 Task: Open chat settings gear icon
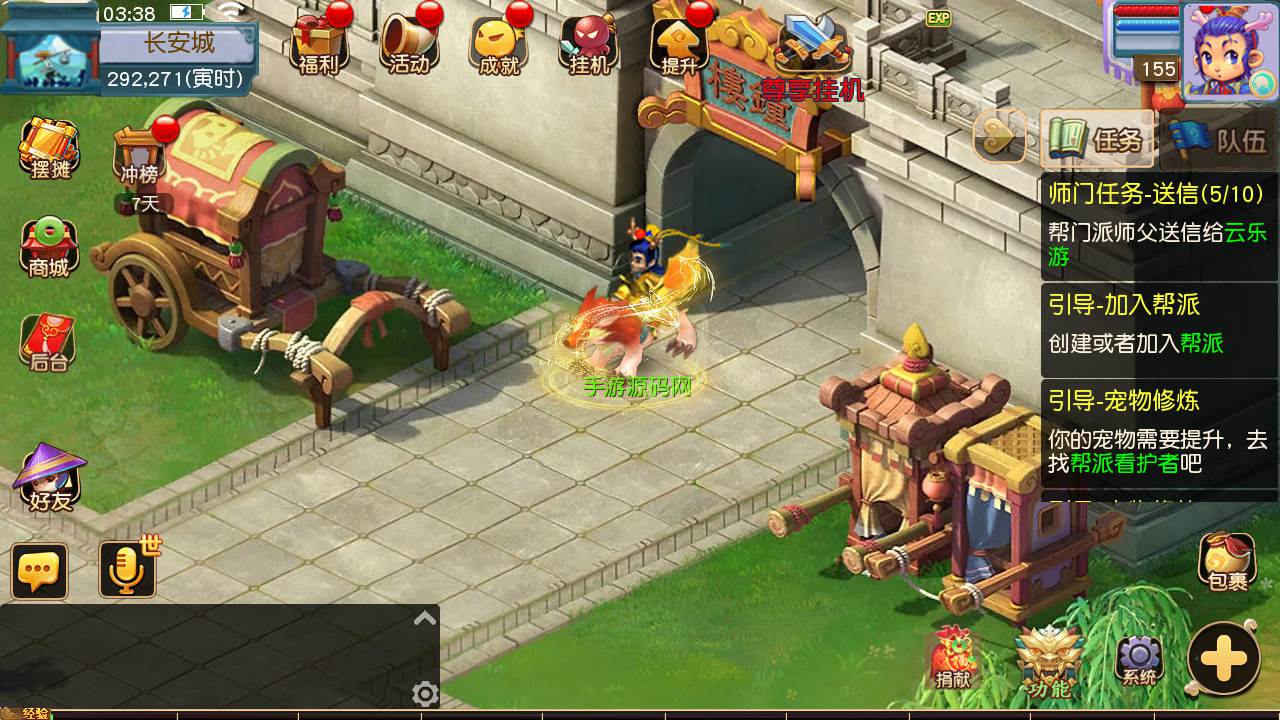click(425, 693)
